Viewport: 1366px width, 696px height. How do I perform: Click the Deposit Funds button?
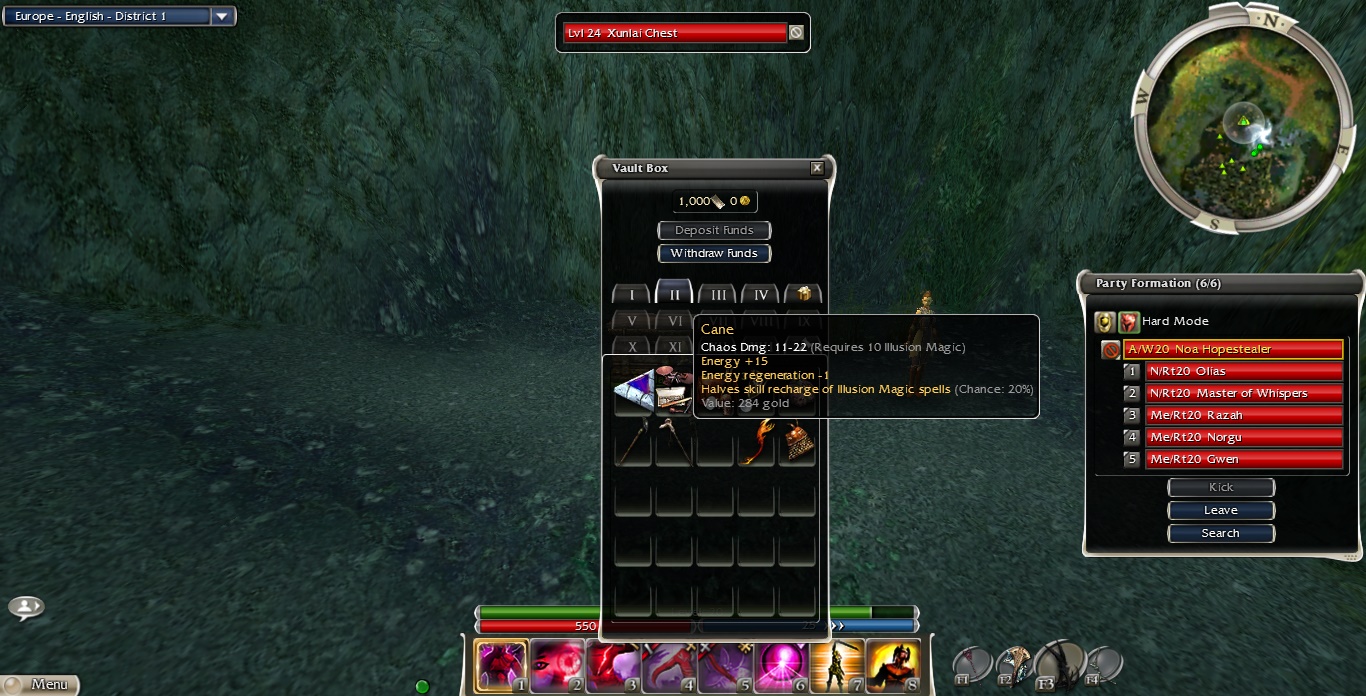coord(714,230)
